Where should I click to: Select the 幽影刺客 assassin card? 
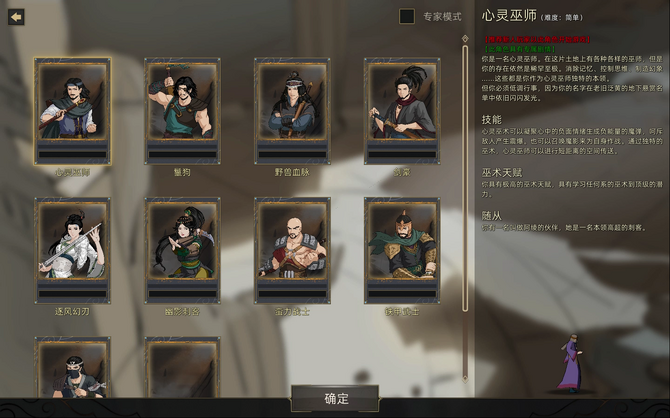pos(182,249)
